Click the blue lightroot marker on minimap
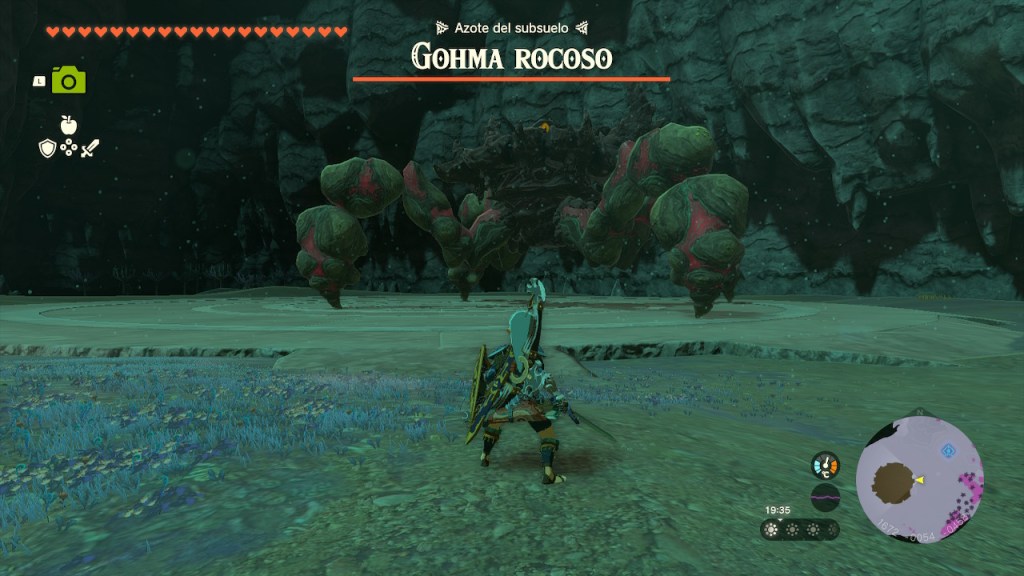 (948, 451)
